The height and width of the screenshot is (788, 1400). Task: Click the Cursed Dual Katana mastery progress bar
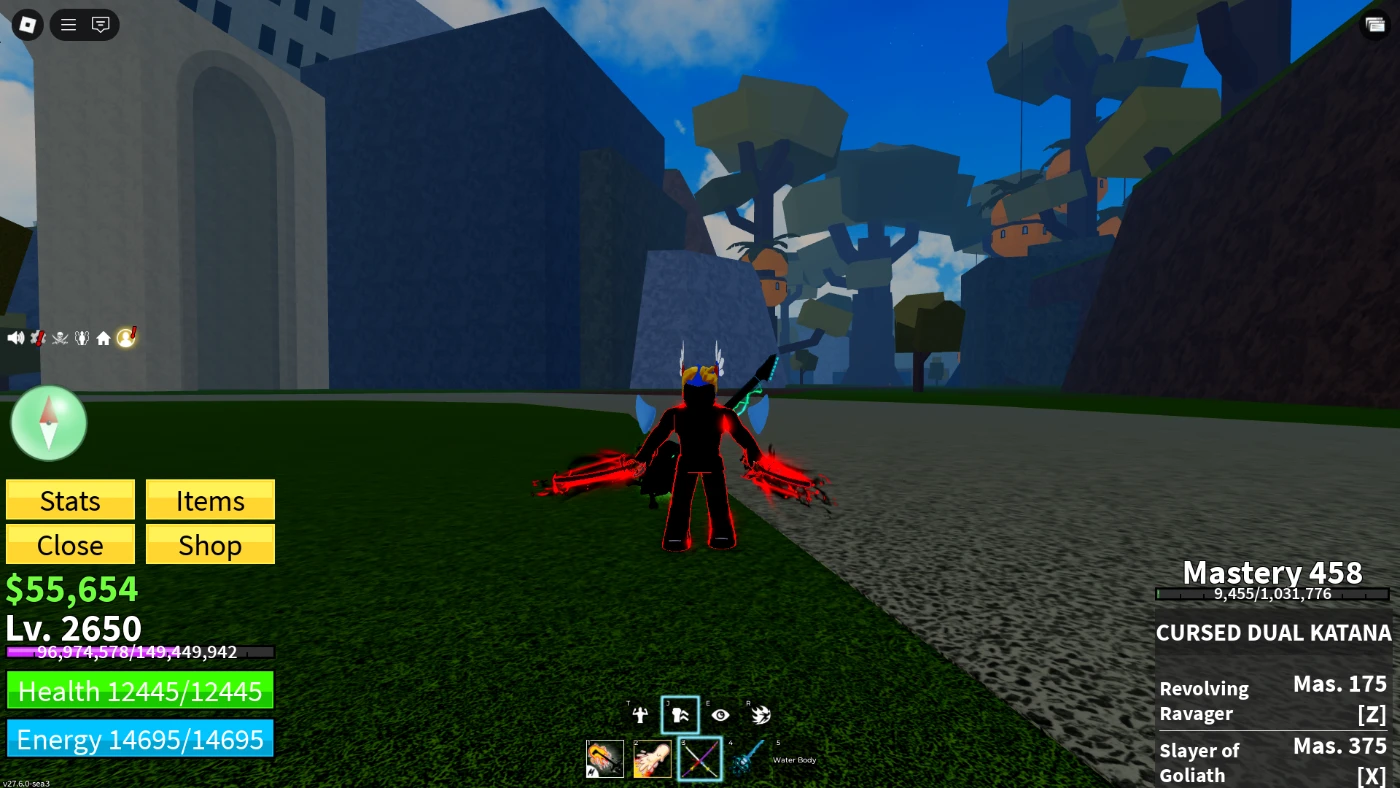coord(1271,592)
